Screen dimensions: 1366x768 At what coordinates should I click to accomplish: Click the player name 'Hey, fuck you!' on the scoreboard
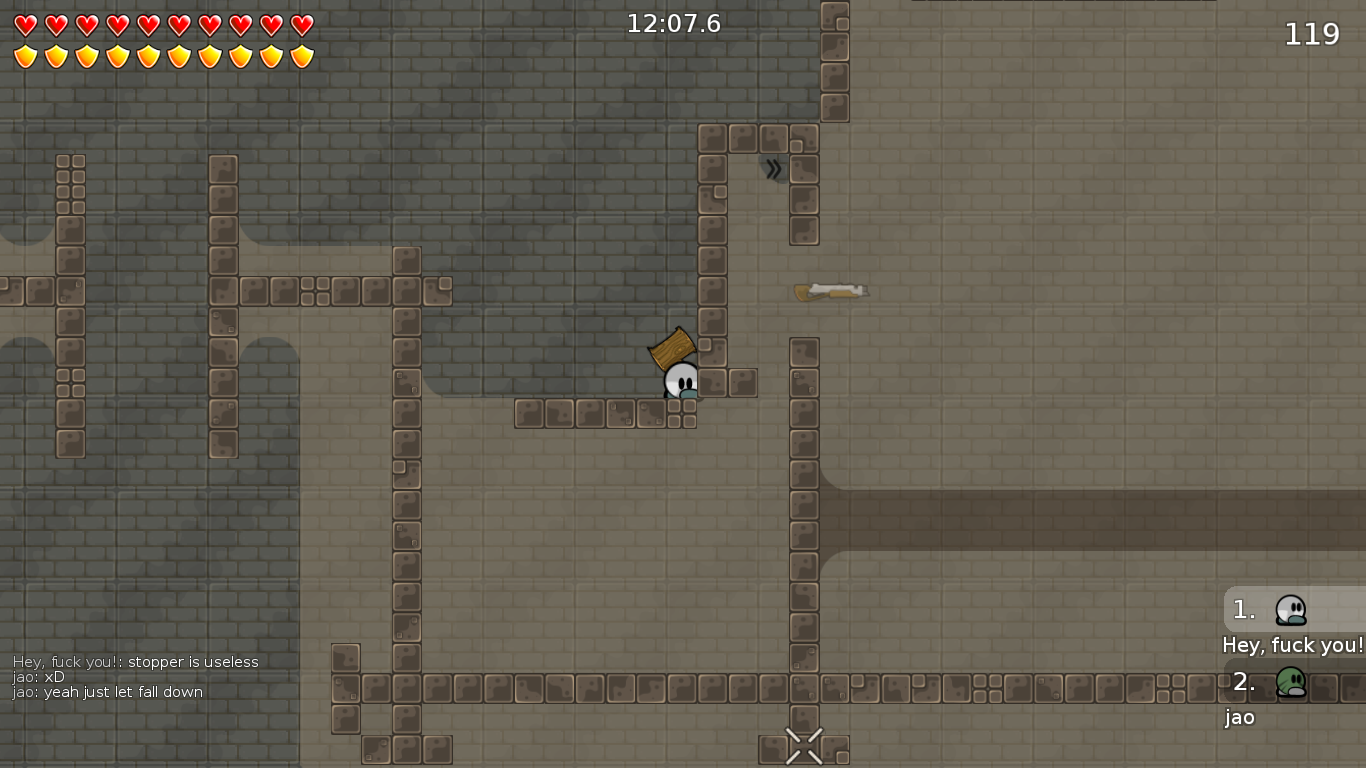(x=1291, y=645)
